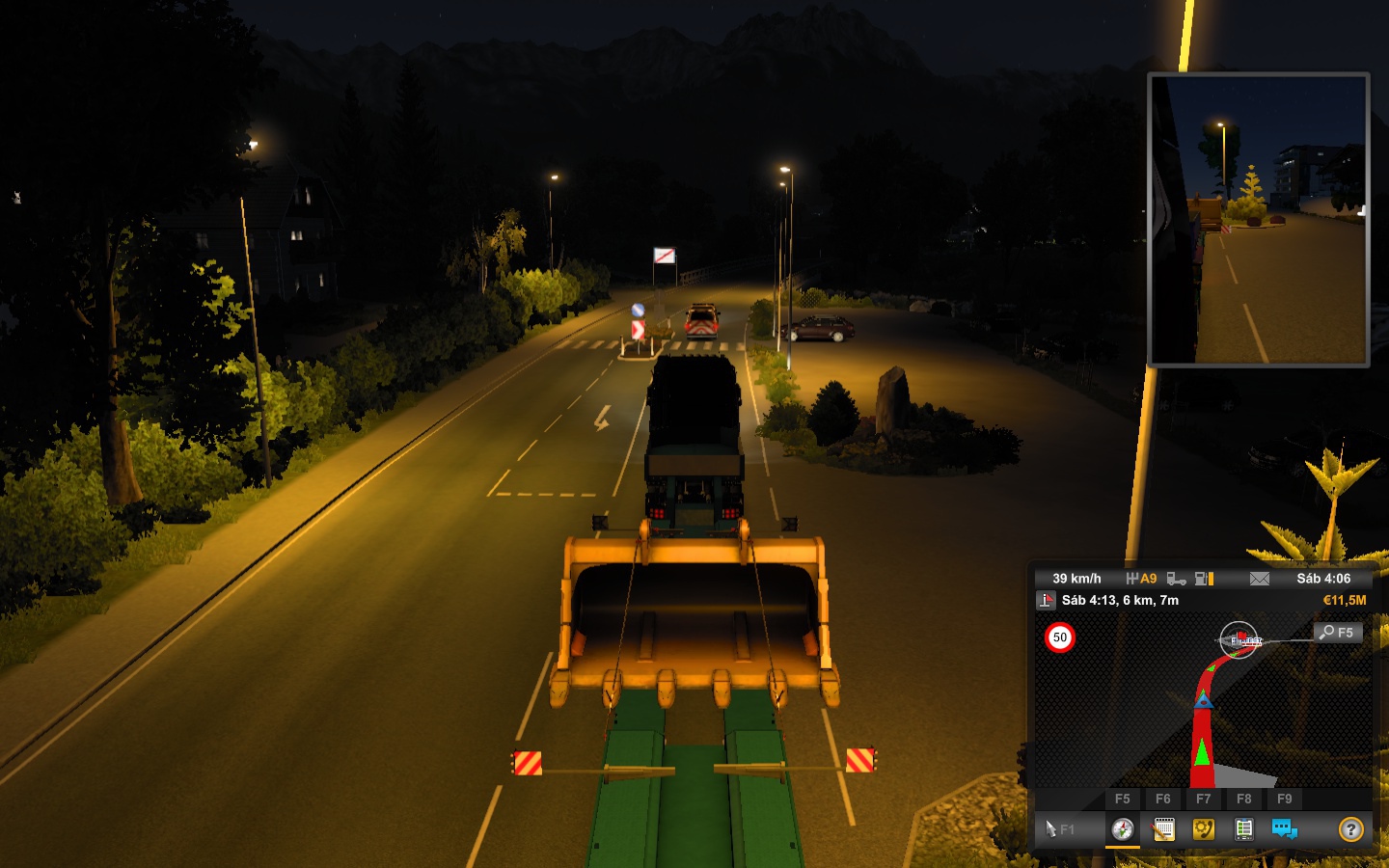This screenshot has height=868, width=1389.
Task: Click the magnifier map zoom button
Action: [1337, 633]
